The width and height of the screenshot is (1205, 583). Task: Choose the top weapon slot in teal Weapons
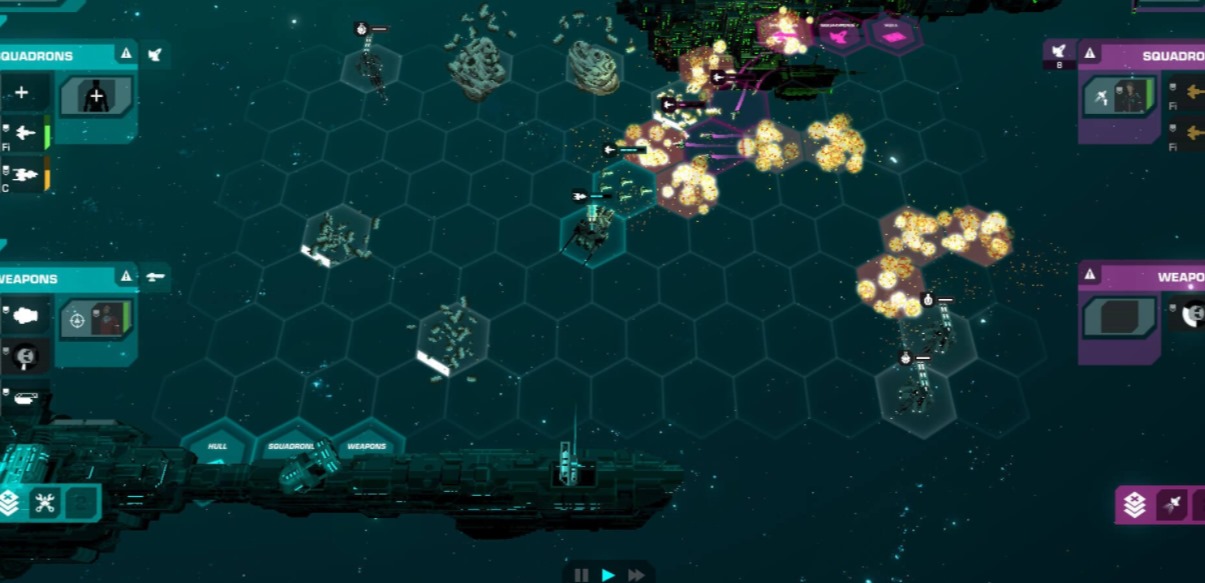[x=24, y=317]
